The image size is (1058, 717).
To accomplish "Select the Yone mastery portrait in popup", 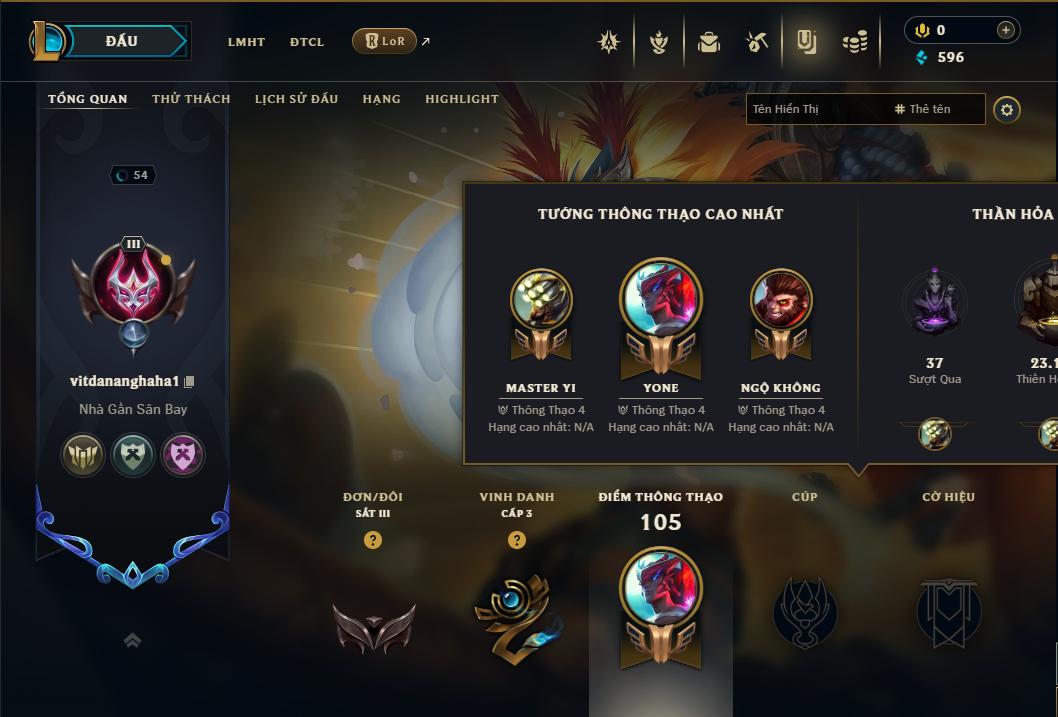I will click(661, 300).
